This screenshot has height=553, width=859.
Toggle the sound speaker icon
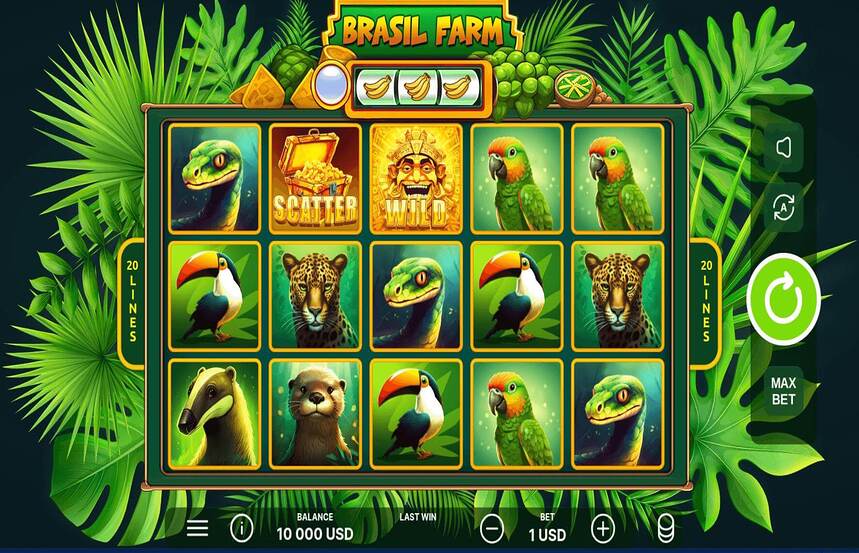[783, 148]
